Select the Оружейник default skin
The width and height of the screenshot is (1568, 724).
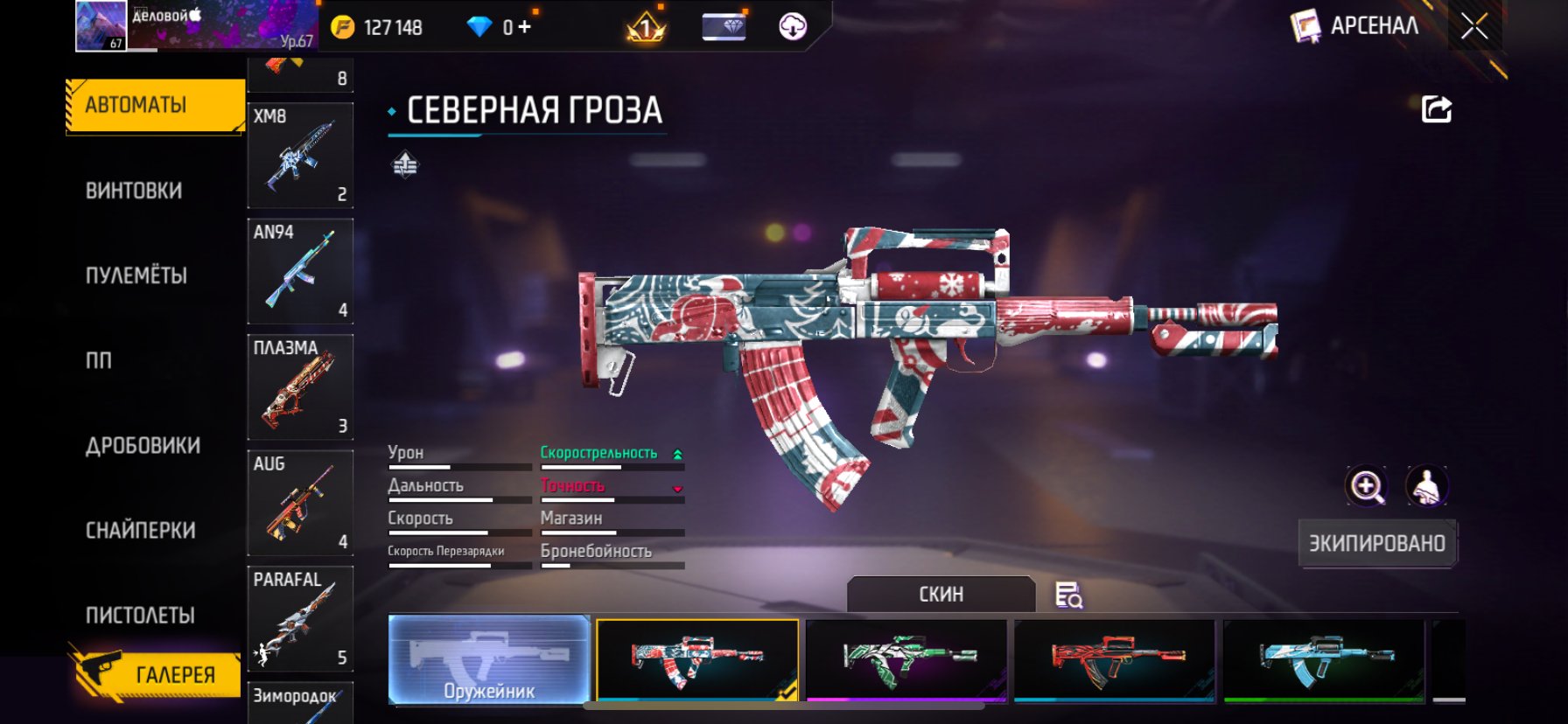point(488,660)
